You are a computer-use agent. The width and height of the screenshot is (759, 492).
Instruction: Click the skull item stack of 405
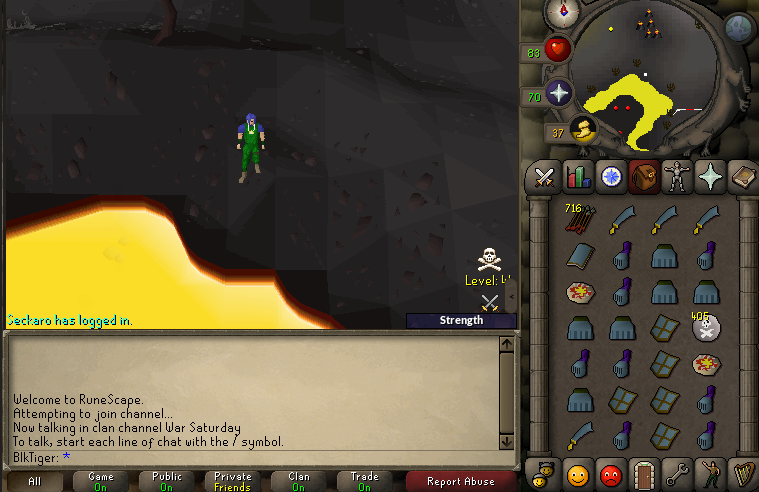coord(708,328)
